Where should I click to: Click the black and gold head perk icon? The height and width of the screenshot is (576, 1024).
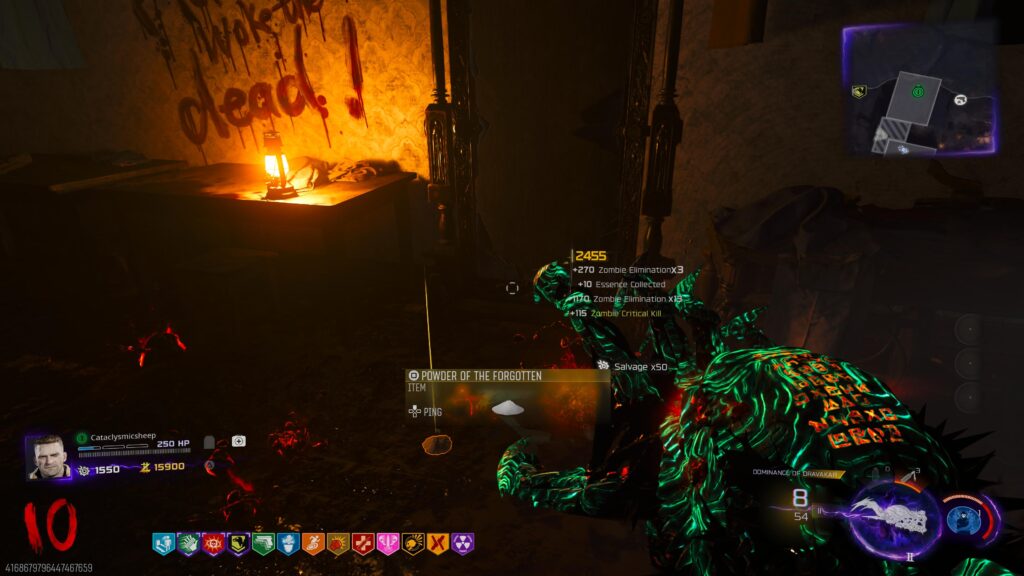click(x=413, y=544)
